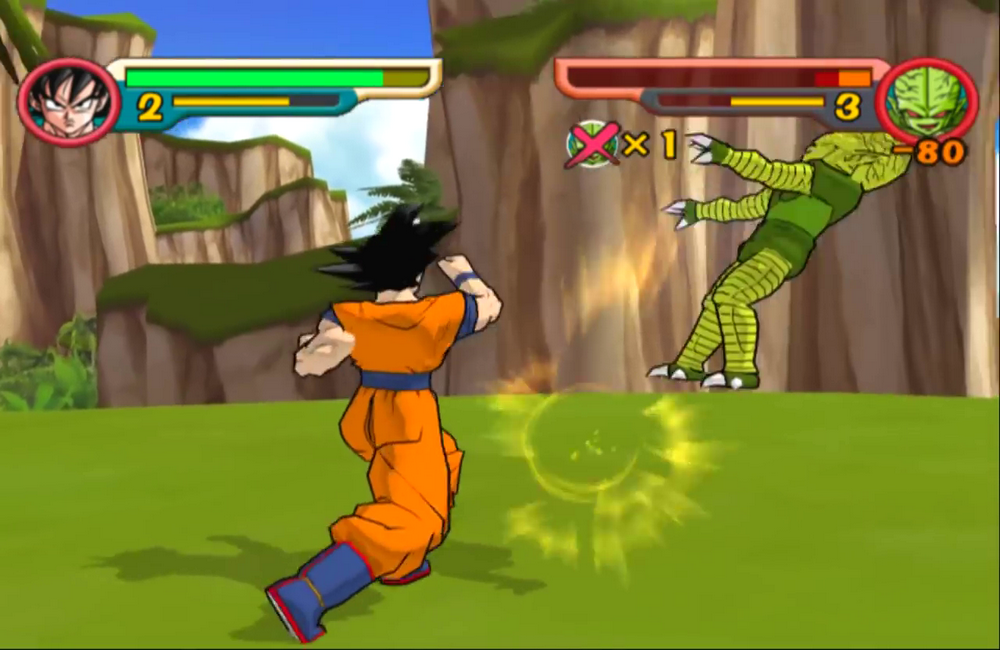Click Goku's character portrait

coord(68,102)
